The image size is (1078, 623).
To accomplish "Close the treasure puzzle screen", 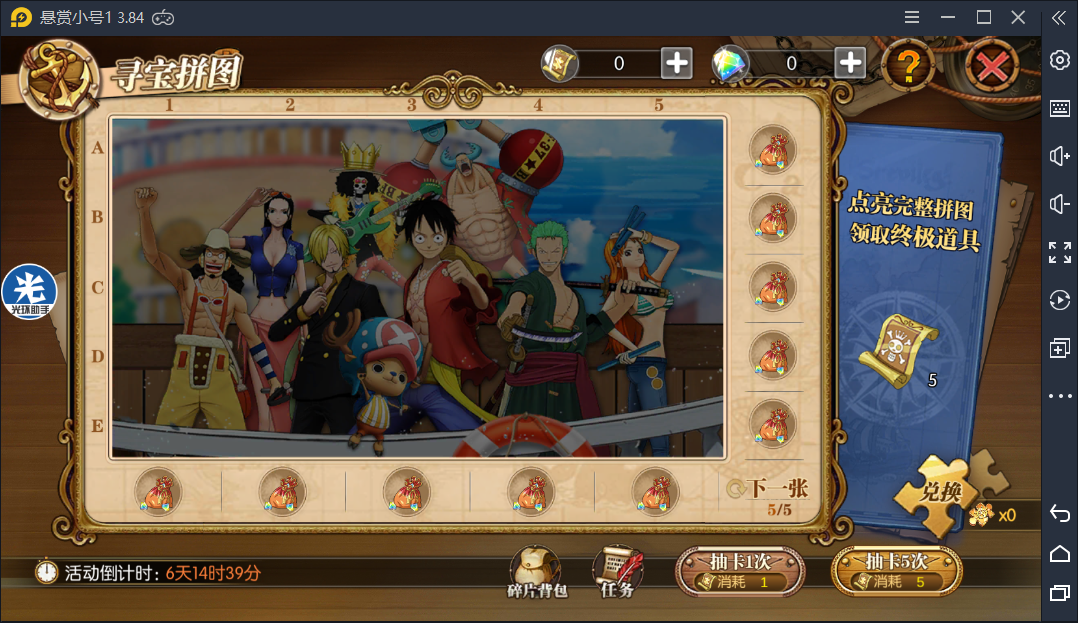I will click(991, 67).
